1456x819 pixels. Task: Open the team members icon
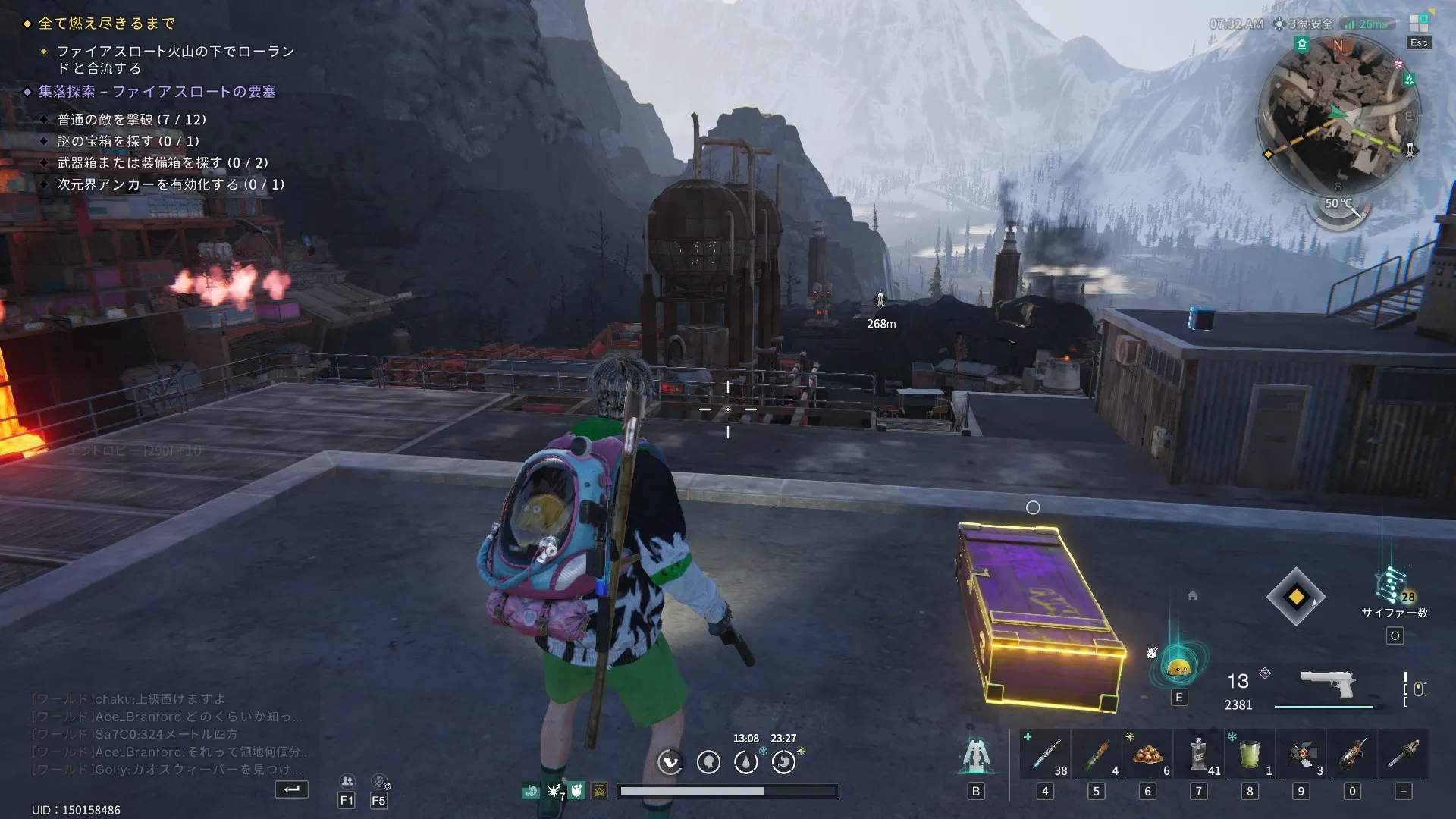point(347,782)
